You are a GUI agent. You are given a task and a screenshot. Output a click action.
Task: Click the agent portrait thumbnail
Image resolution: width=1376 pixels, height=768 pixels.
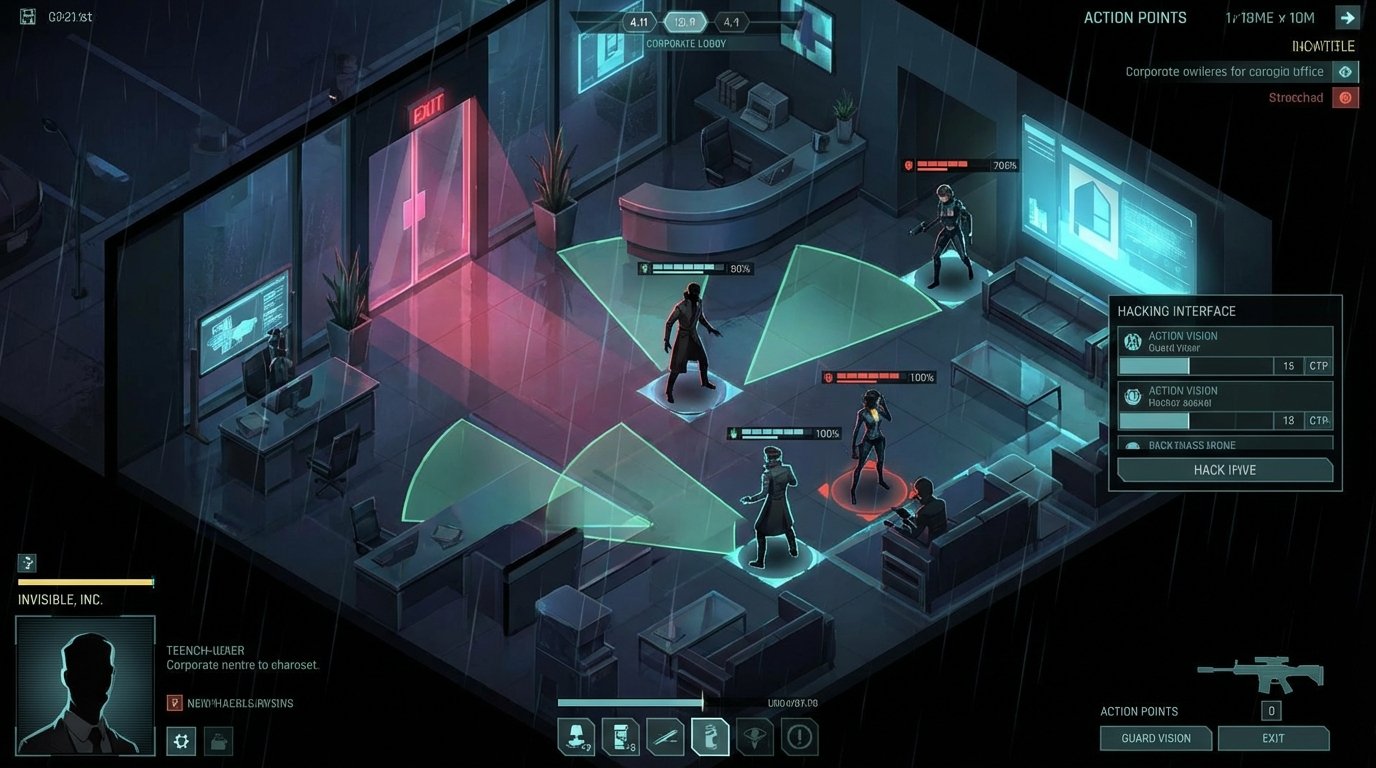[x=85, y=684]
